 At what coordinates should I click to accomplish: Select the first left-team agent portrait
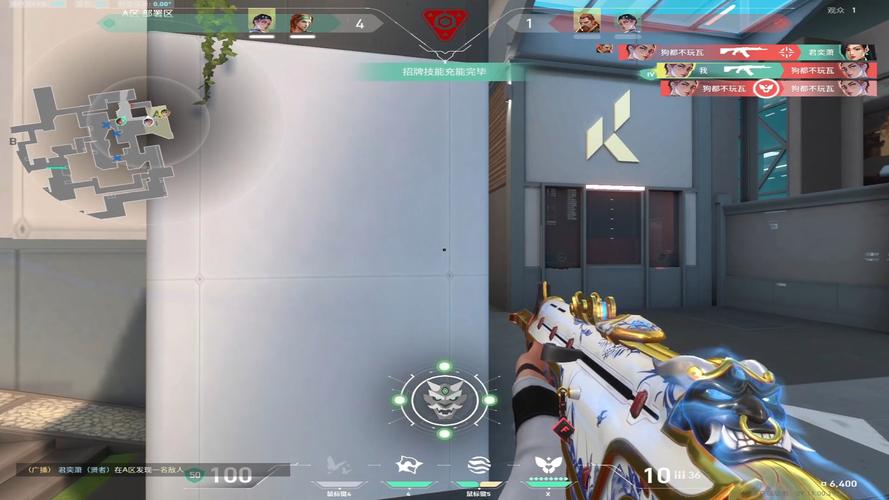coord(261,22)
